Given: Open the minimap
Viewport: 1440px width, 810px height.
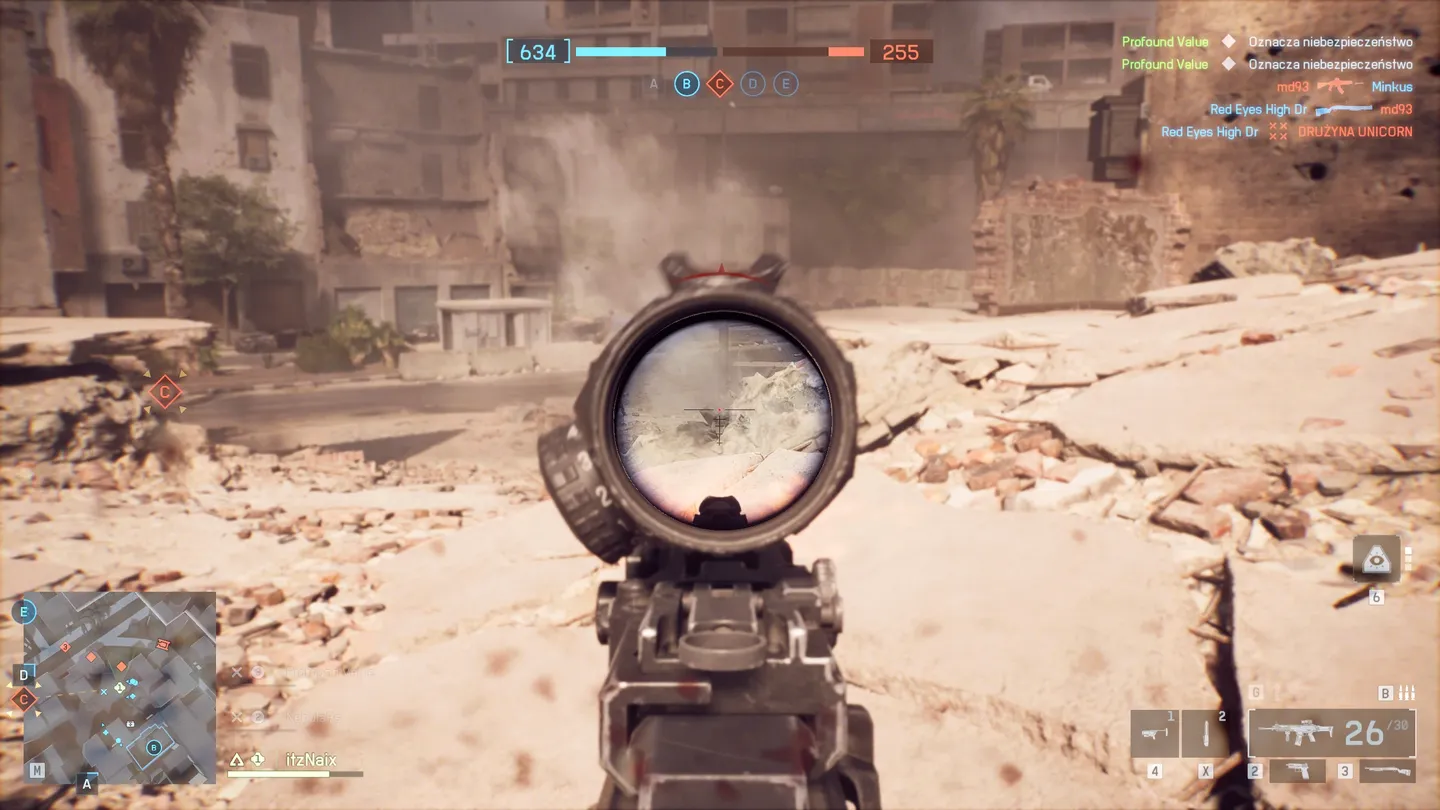Looking at the screenshot, I should pos(119,687).
